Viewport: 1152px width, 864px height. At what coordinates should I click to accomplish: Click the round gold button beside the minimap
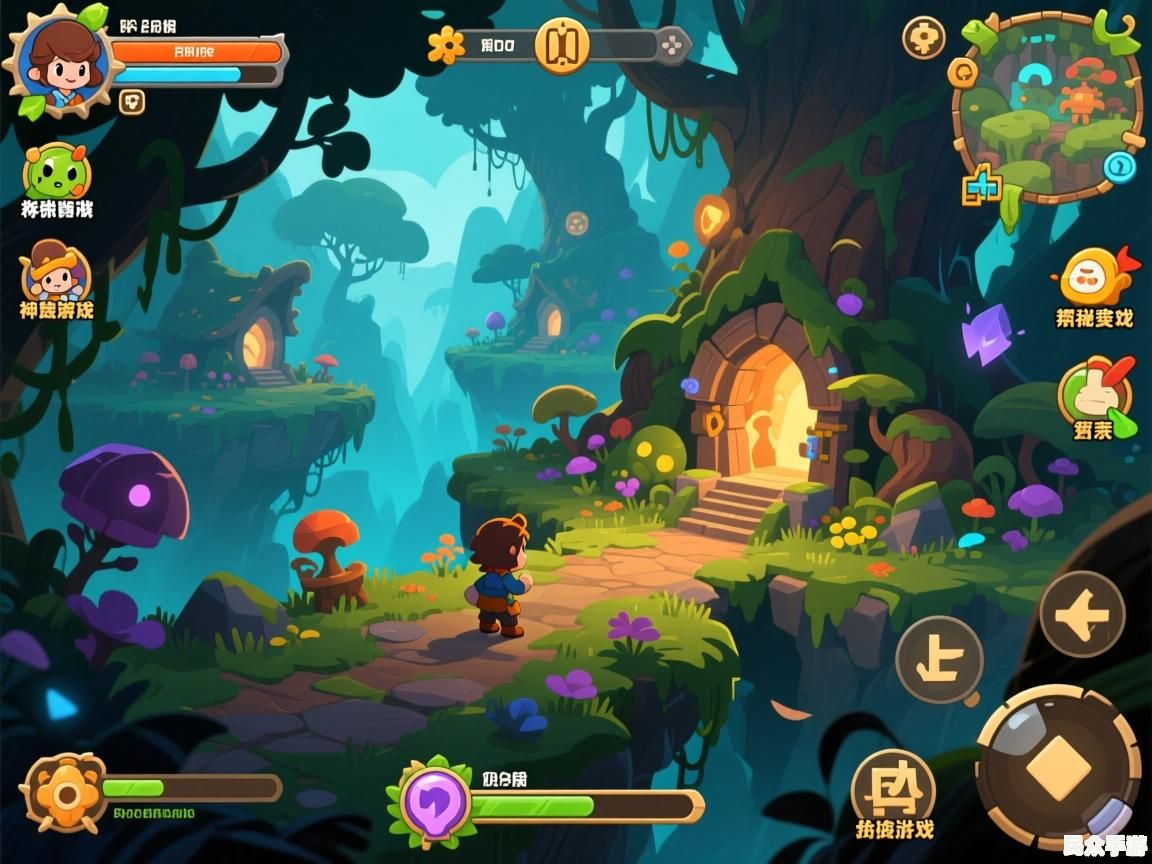[923, 38]
